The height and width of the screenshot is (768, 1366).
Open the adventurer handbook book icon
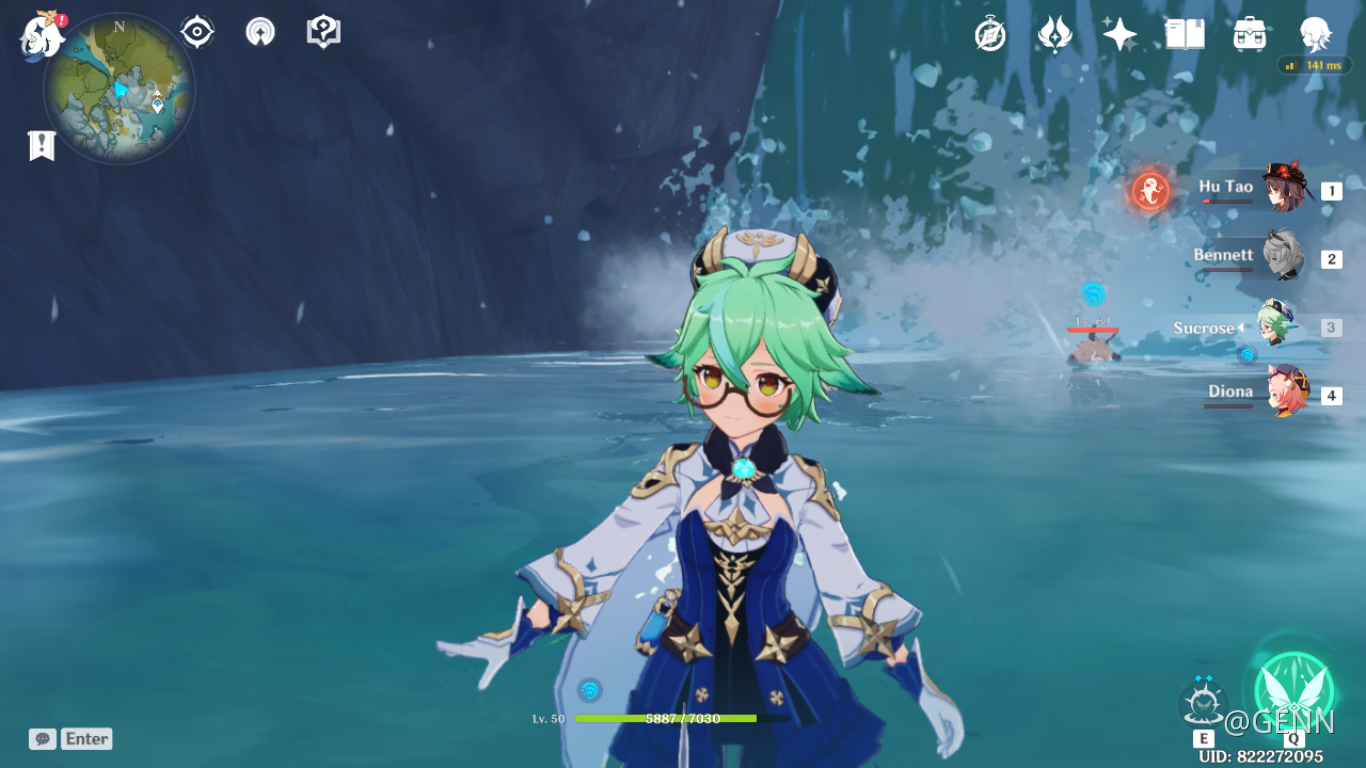(1184, 35)
